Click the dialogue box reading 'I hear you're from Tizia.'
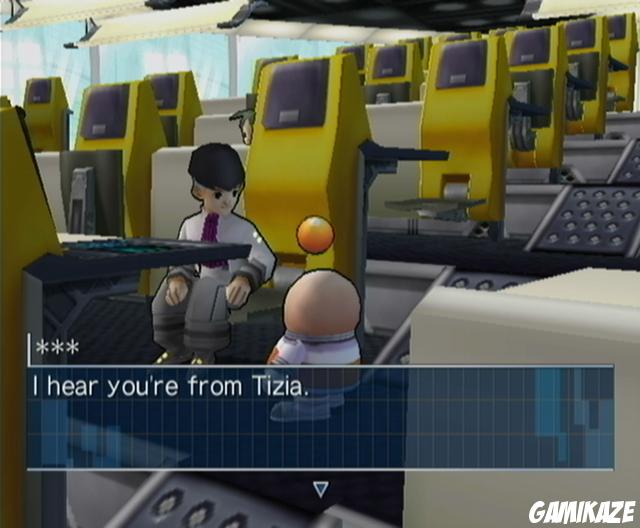640x528 pixels. click(x=320, y=417)
